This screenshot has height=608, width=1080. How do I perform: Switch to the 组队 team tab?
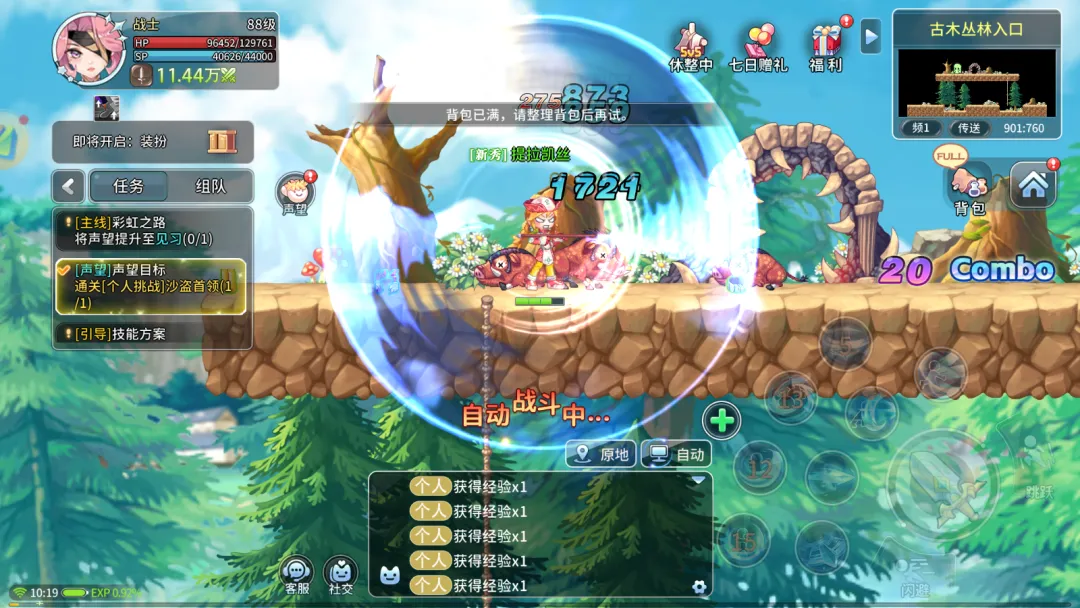[210, 186]
